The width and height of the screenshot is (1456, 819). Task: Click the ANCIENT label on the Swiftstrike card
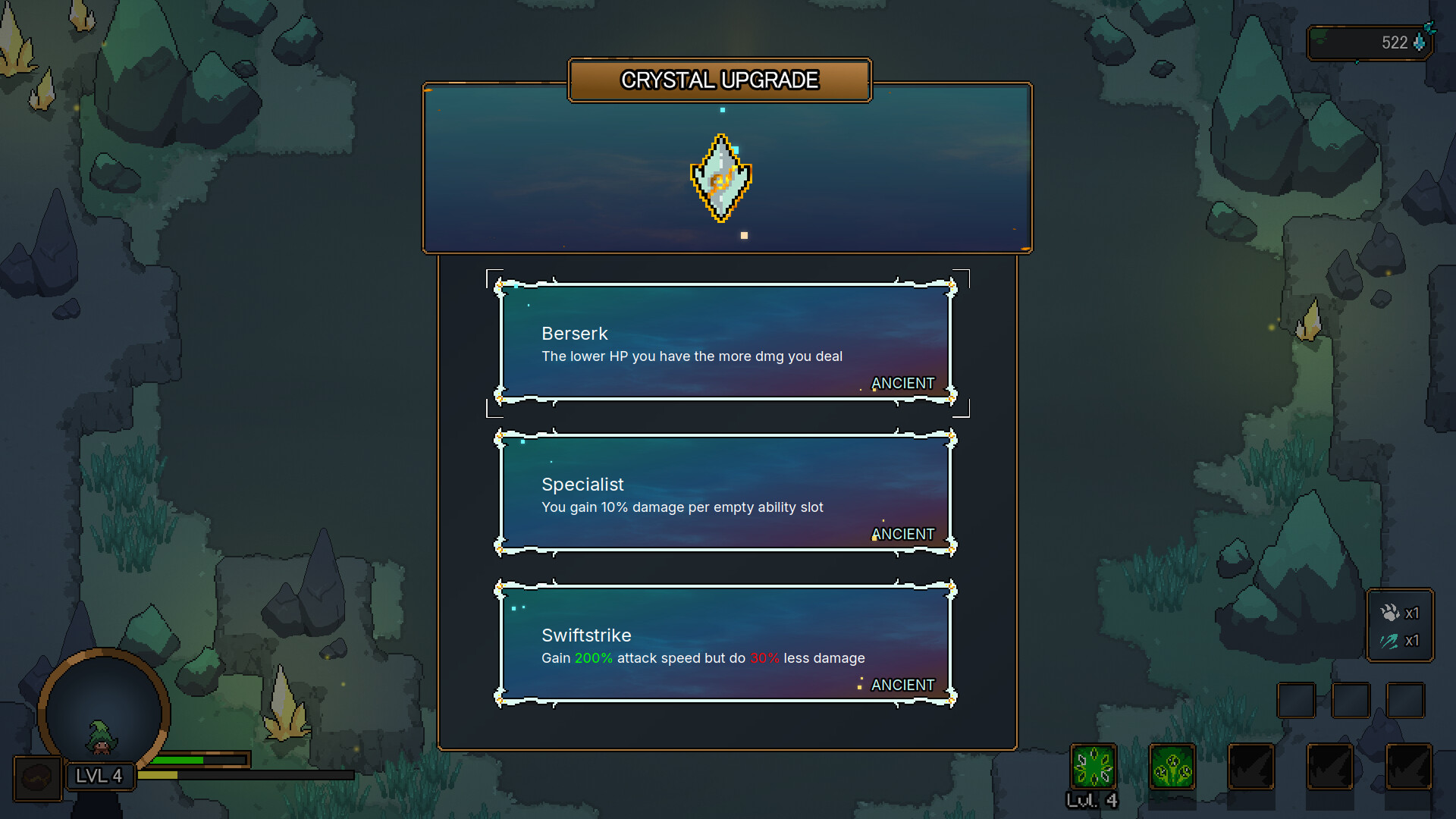pos(903,685)
